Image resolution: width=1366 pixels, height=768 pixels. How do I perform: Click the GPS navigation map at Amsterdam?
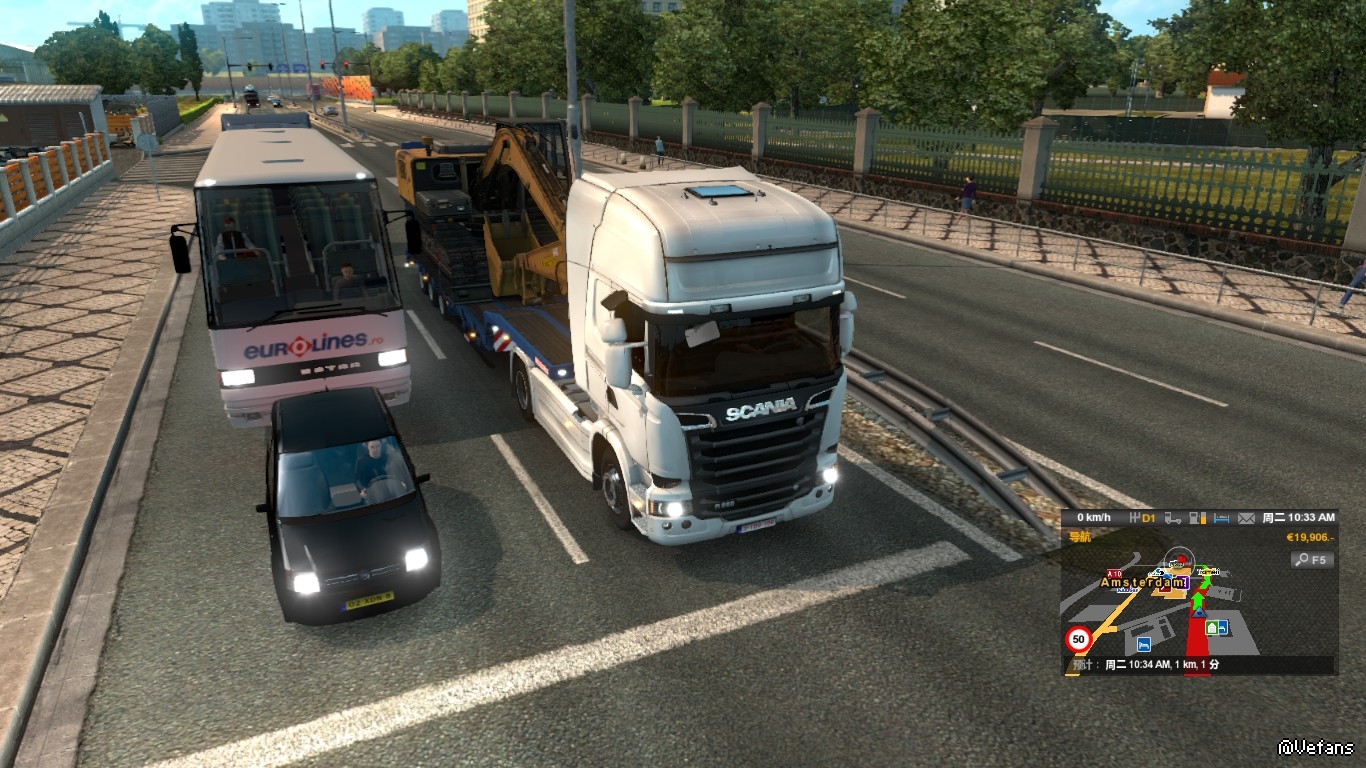[1145, 582]
